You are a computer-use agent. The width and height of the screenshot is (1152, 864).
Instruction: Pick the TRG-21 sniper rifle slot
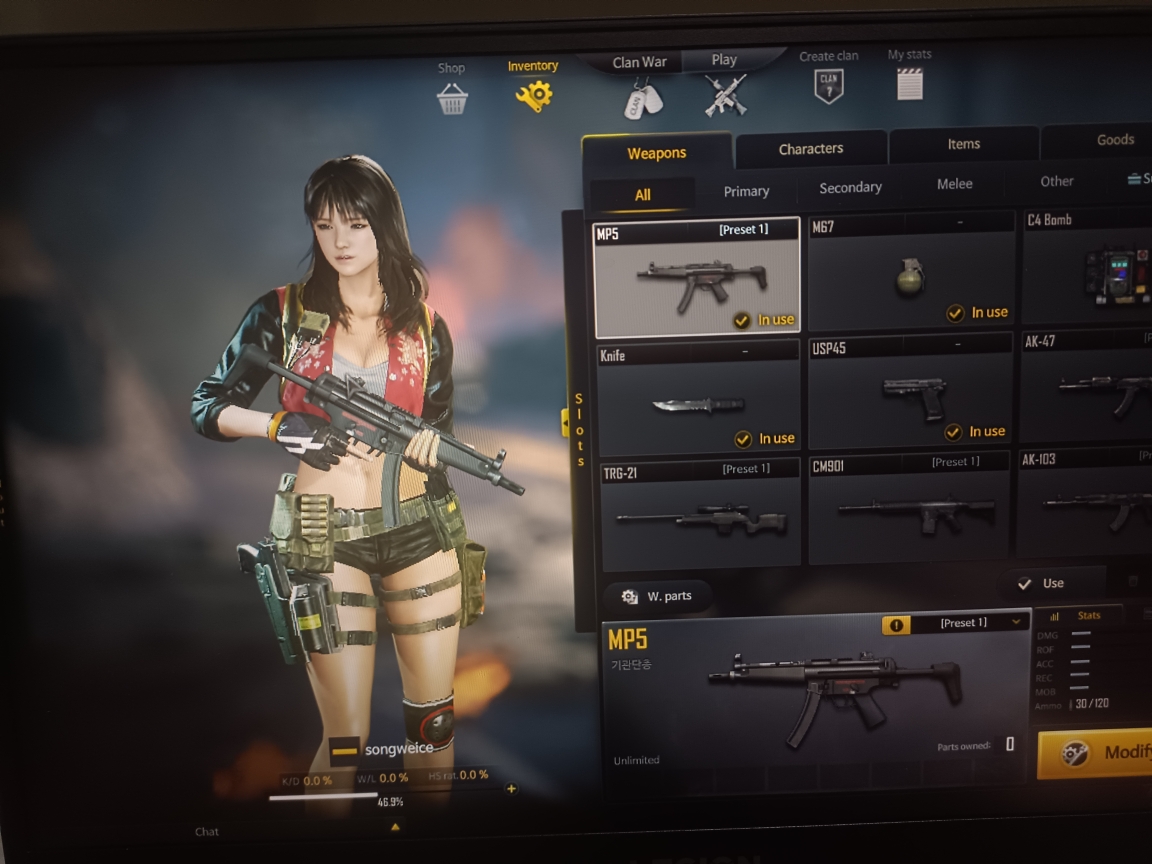700,514
